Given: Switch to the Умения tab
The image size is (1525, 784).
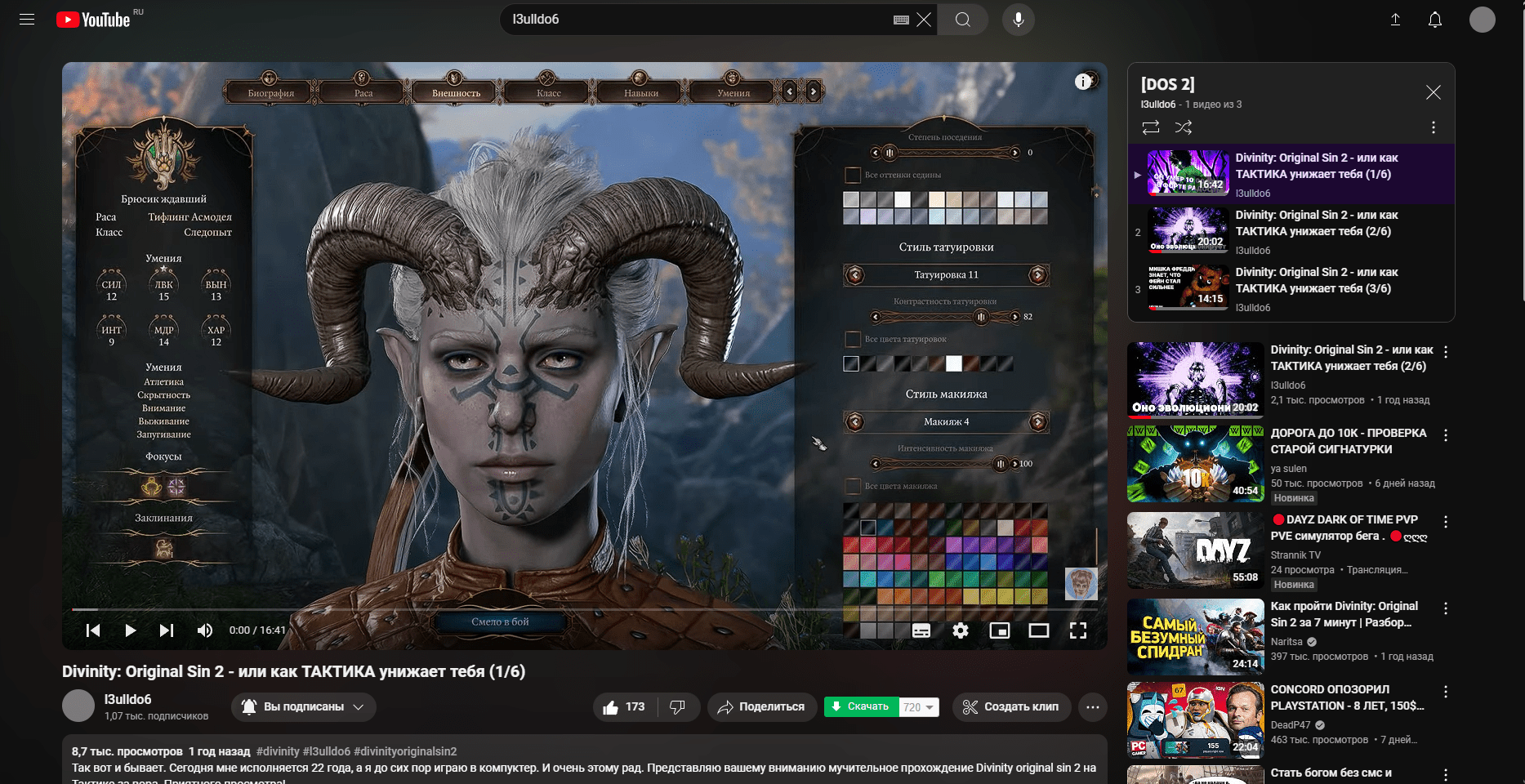Looking at the screenshot, I should [734, 93].
